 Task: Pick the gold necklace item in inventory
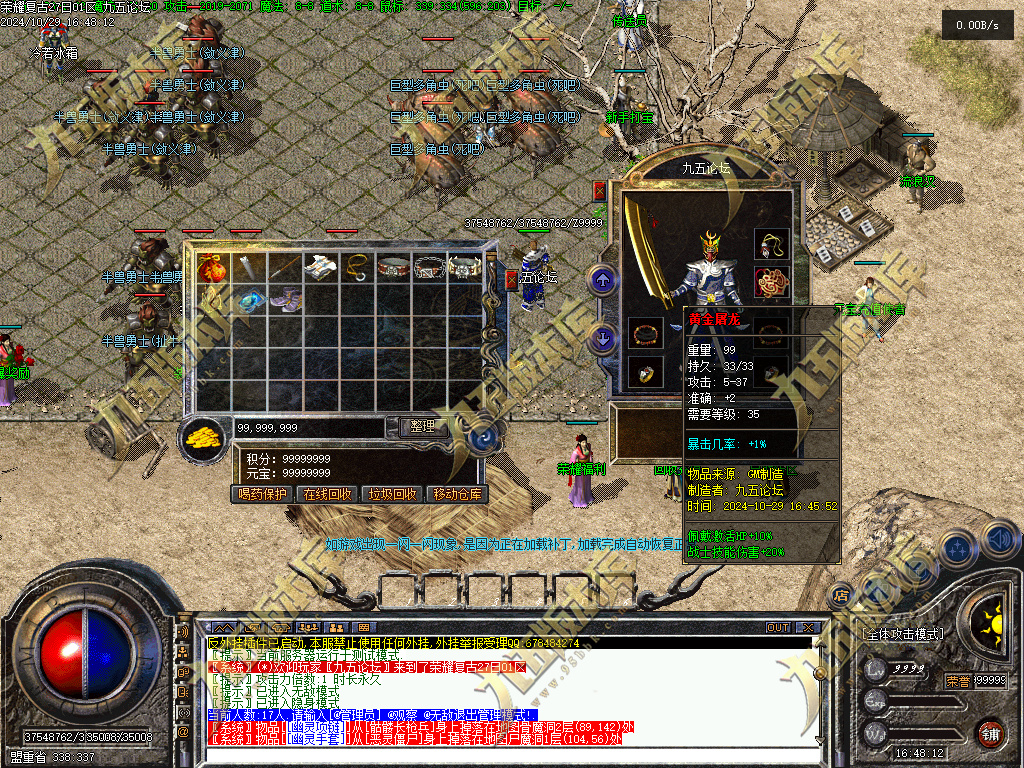[355, 267]
